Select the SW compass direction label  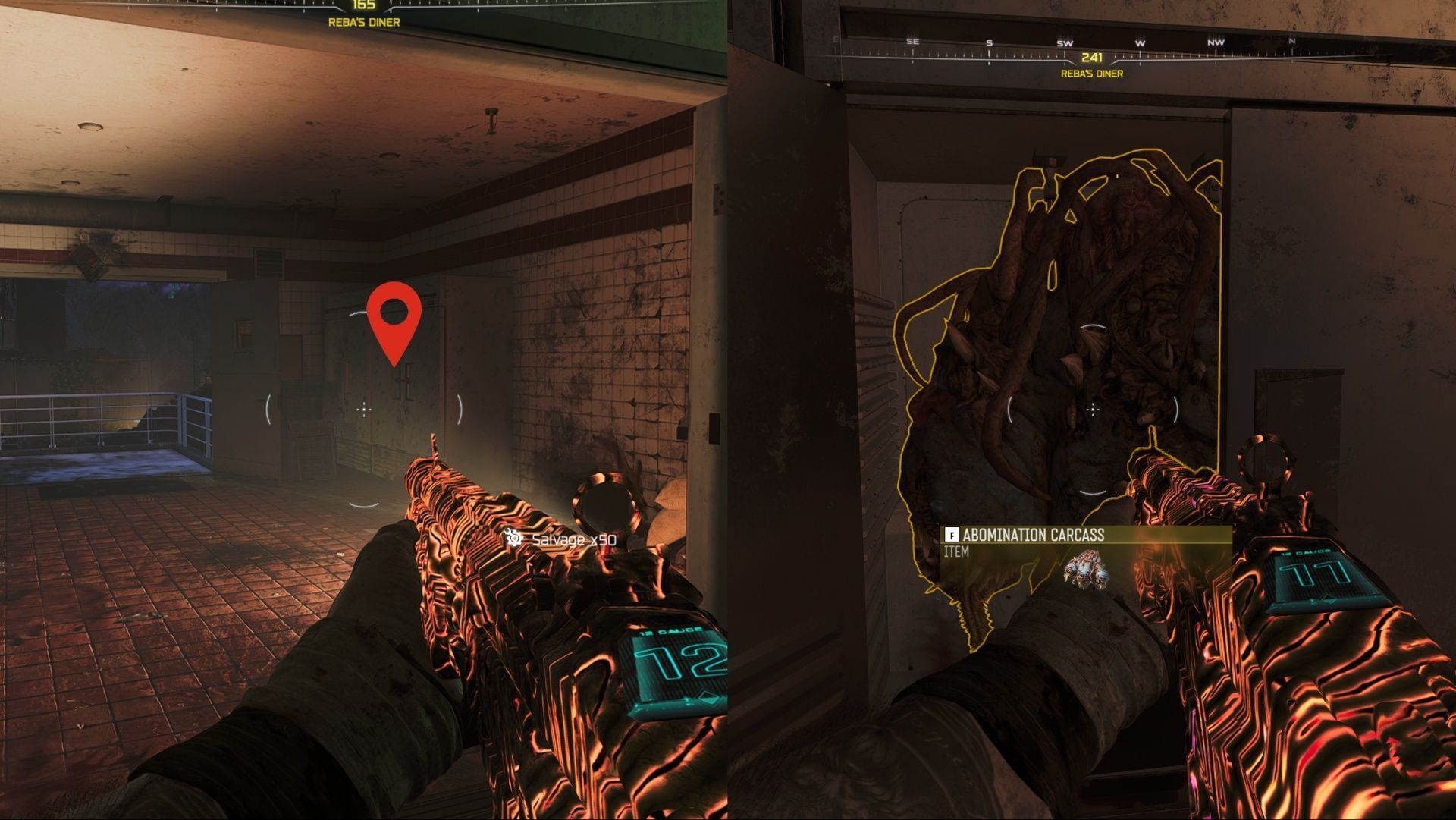1066,42
